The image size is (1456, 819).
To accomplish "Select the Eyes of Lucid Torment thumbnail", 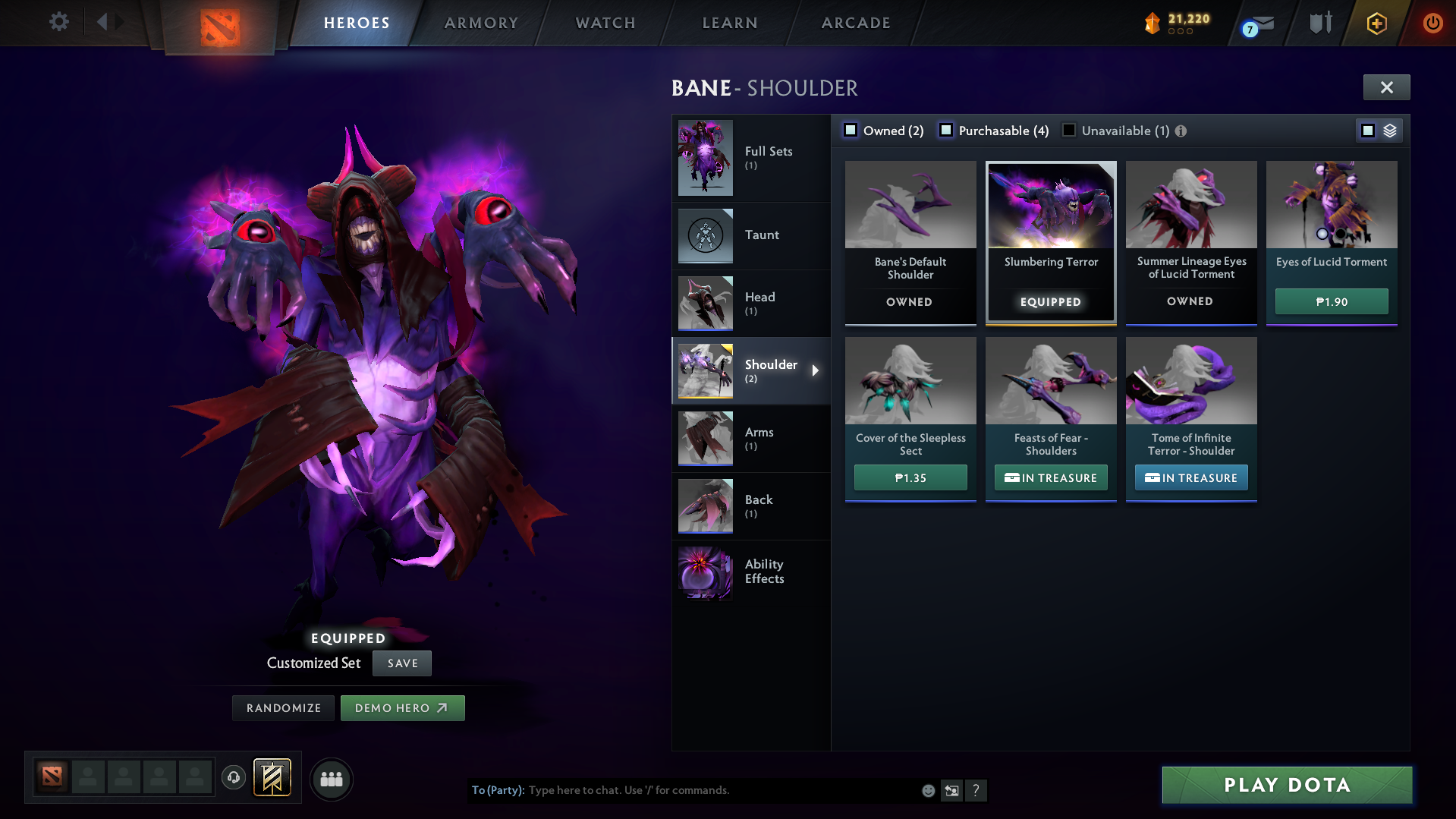I will click(x=1331, y=205).
